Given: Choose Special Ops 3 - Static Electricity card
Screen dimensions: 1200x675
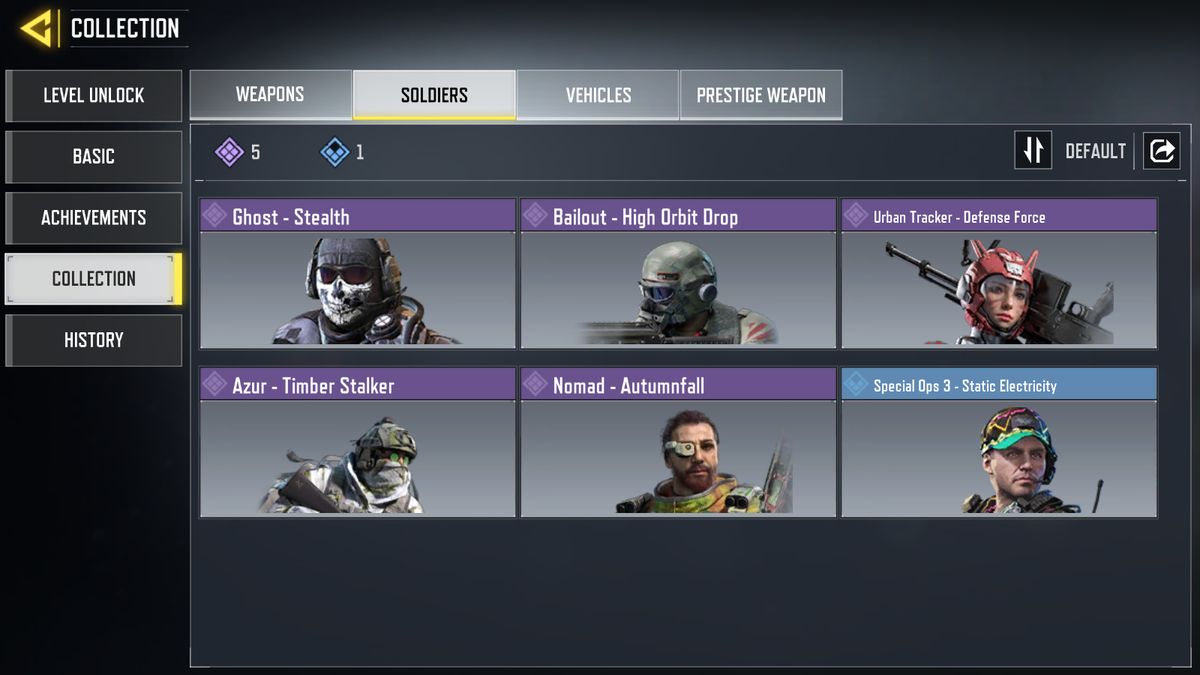Looking at the screenshot, I should (999, 442).
